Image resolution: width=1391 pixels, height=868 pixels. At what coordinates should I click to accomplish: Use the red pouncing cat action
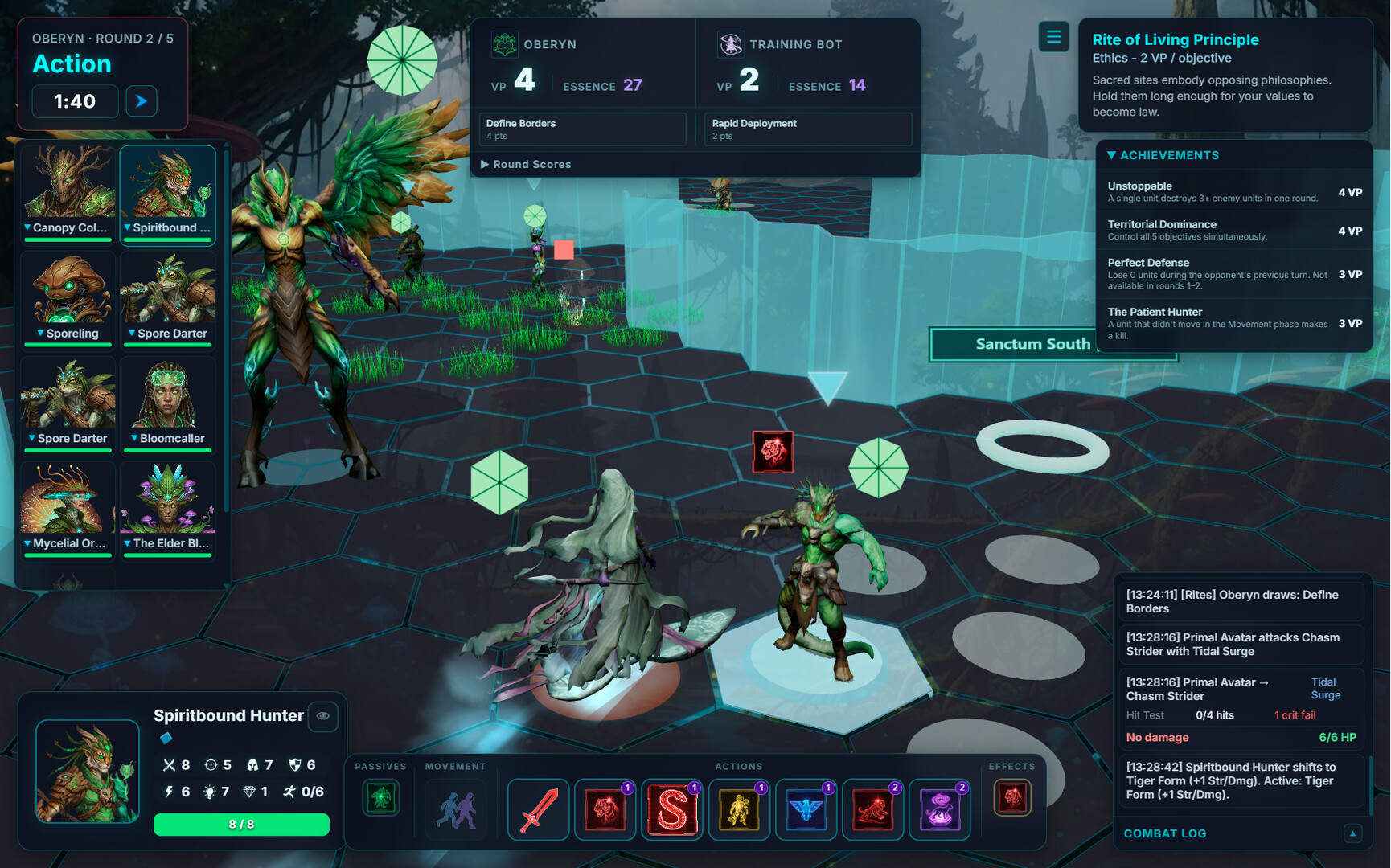(872, 809)
